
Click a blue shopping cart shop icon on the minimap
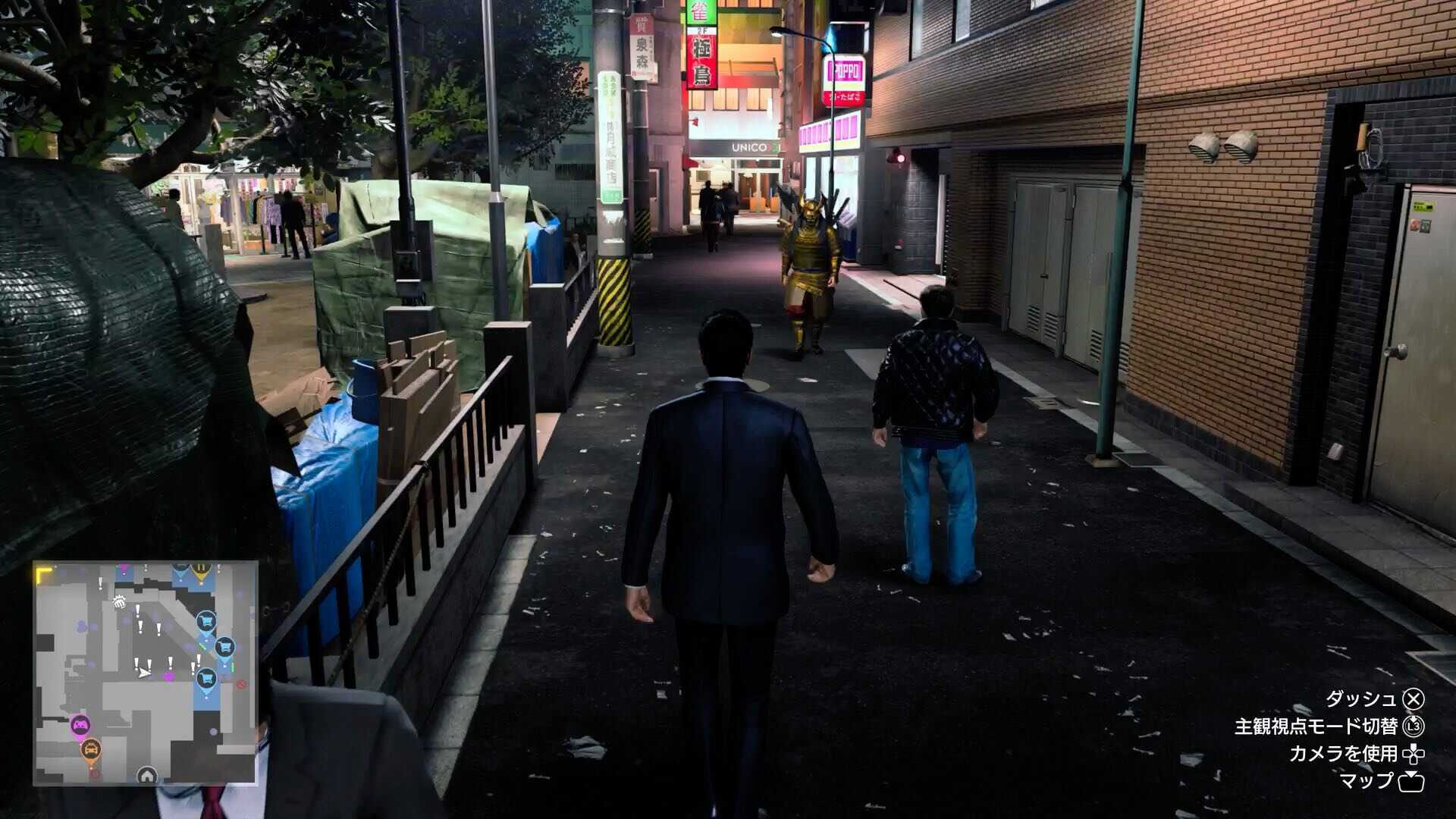click(x=205, y=619)
